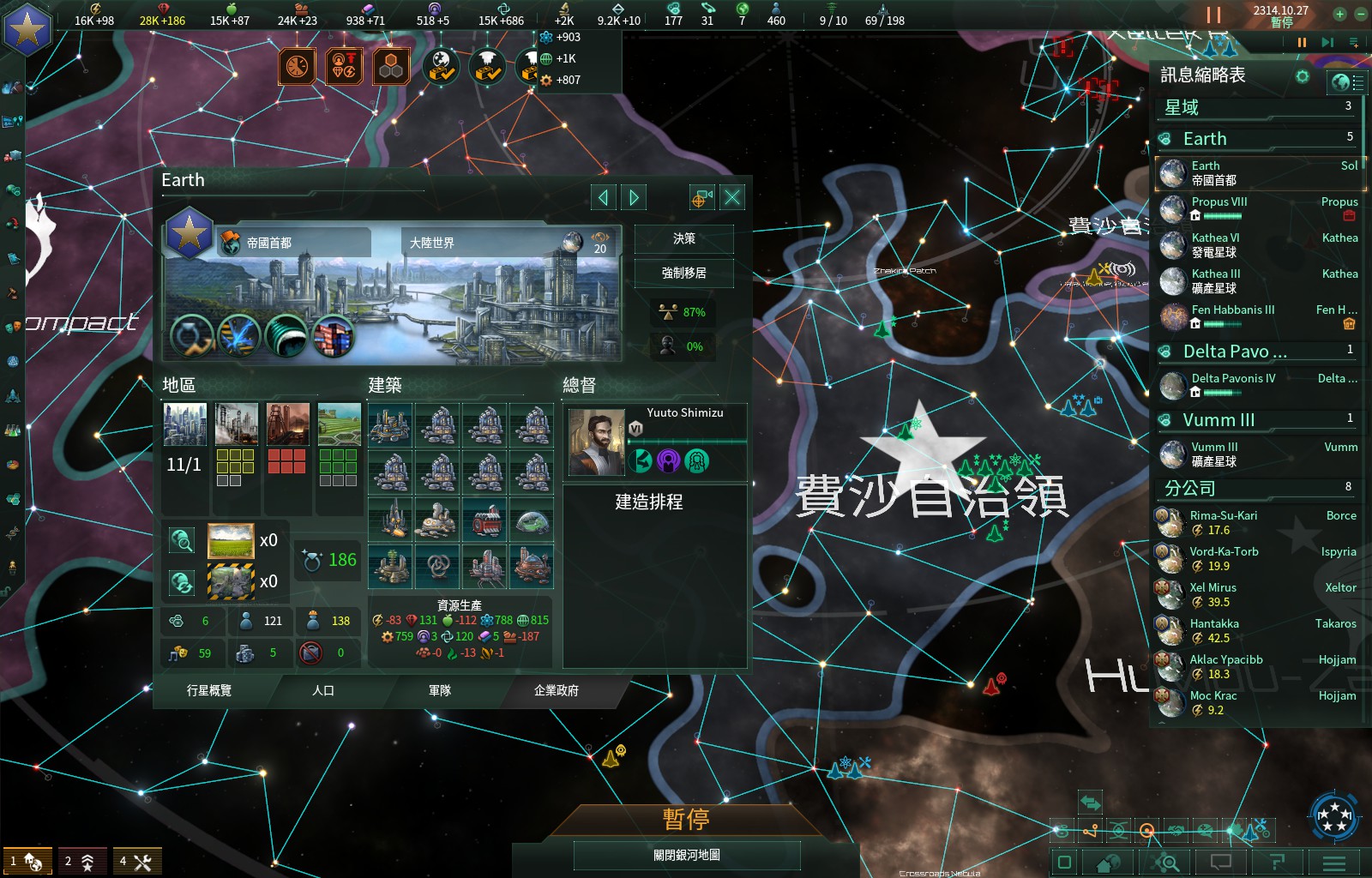Click the 強制移居 resettlement button
Image resolution: width=1372 pixels, height=878 pixels.
pyautogui.click(x=683, y=274)
